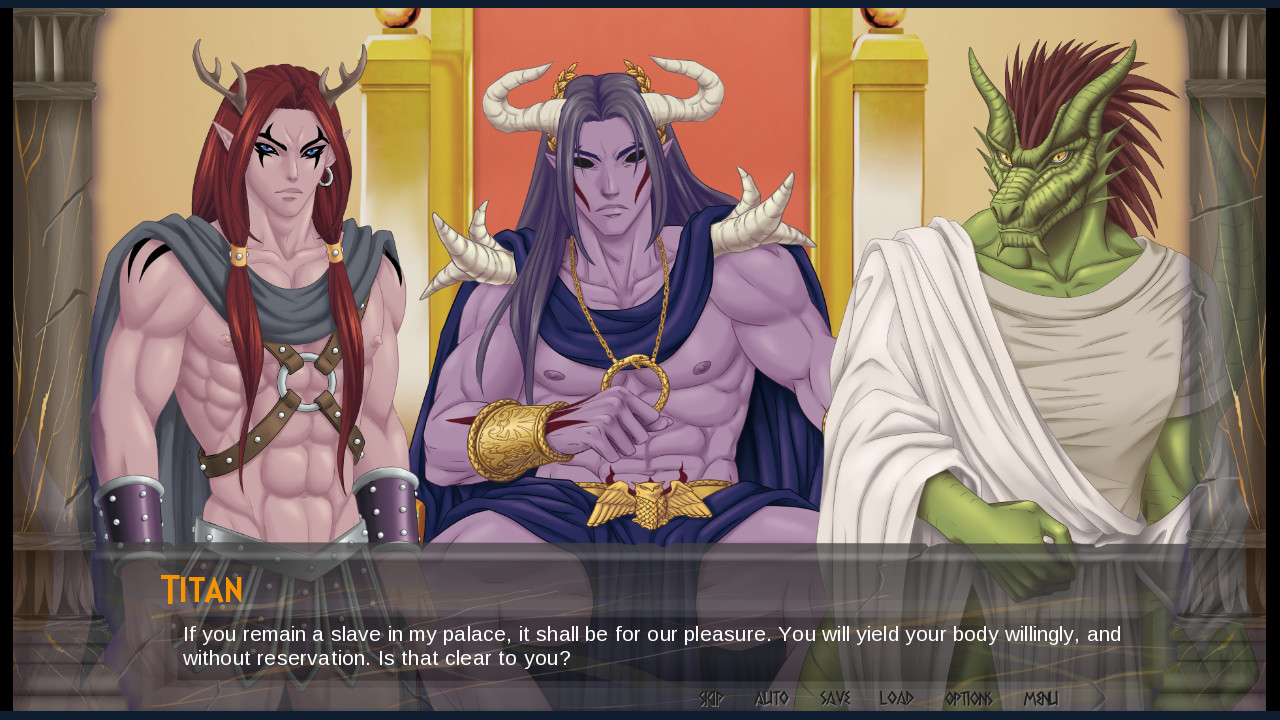The width and height of the screenshot is (1280, 720).
Task: Return to the main MENU
Action: click(x=1042, y=699)
